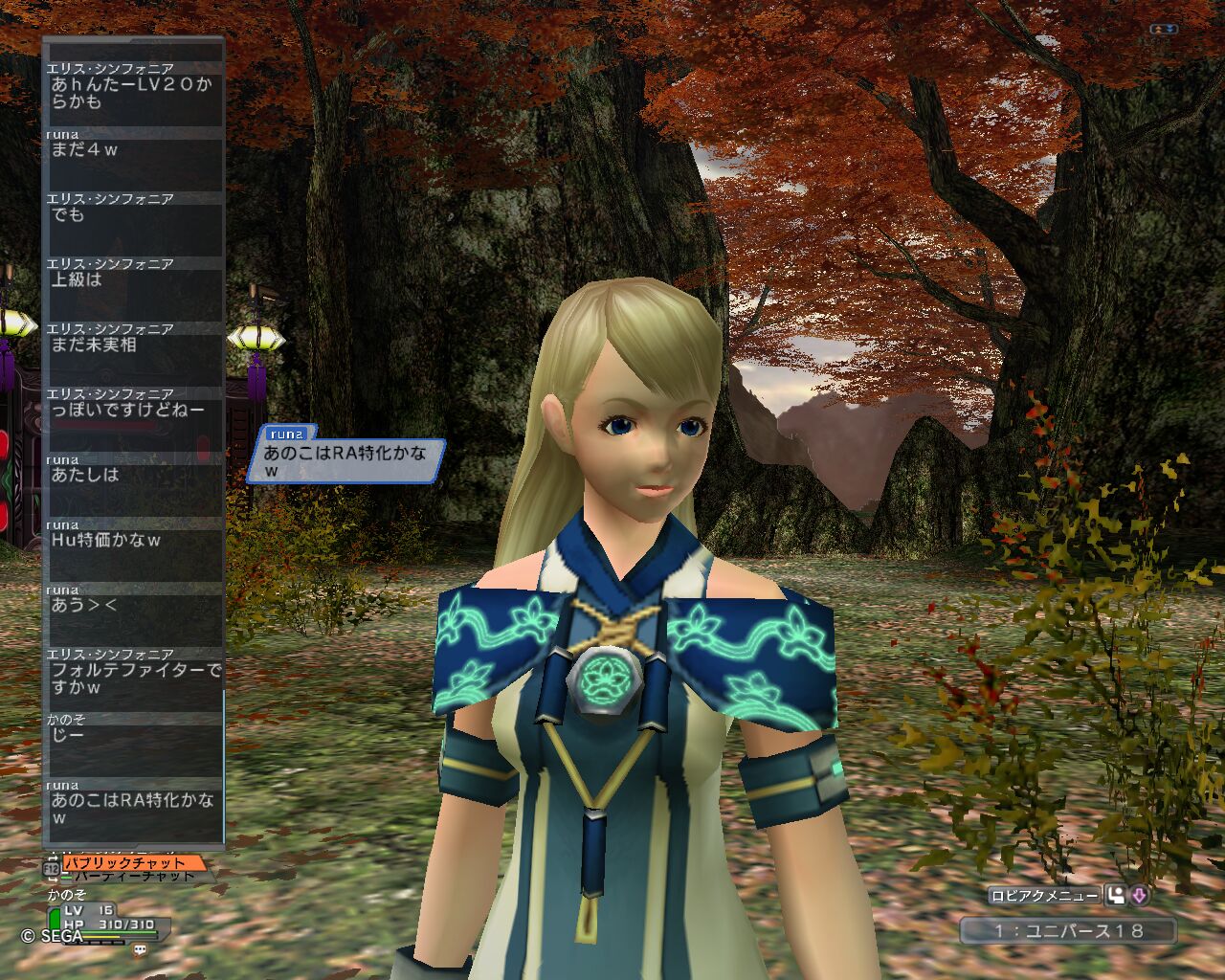Screen dimensions: 1225x980
Task: Click the じー message from かのそ
Action: 133,735
